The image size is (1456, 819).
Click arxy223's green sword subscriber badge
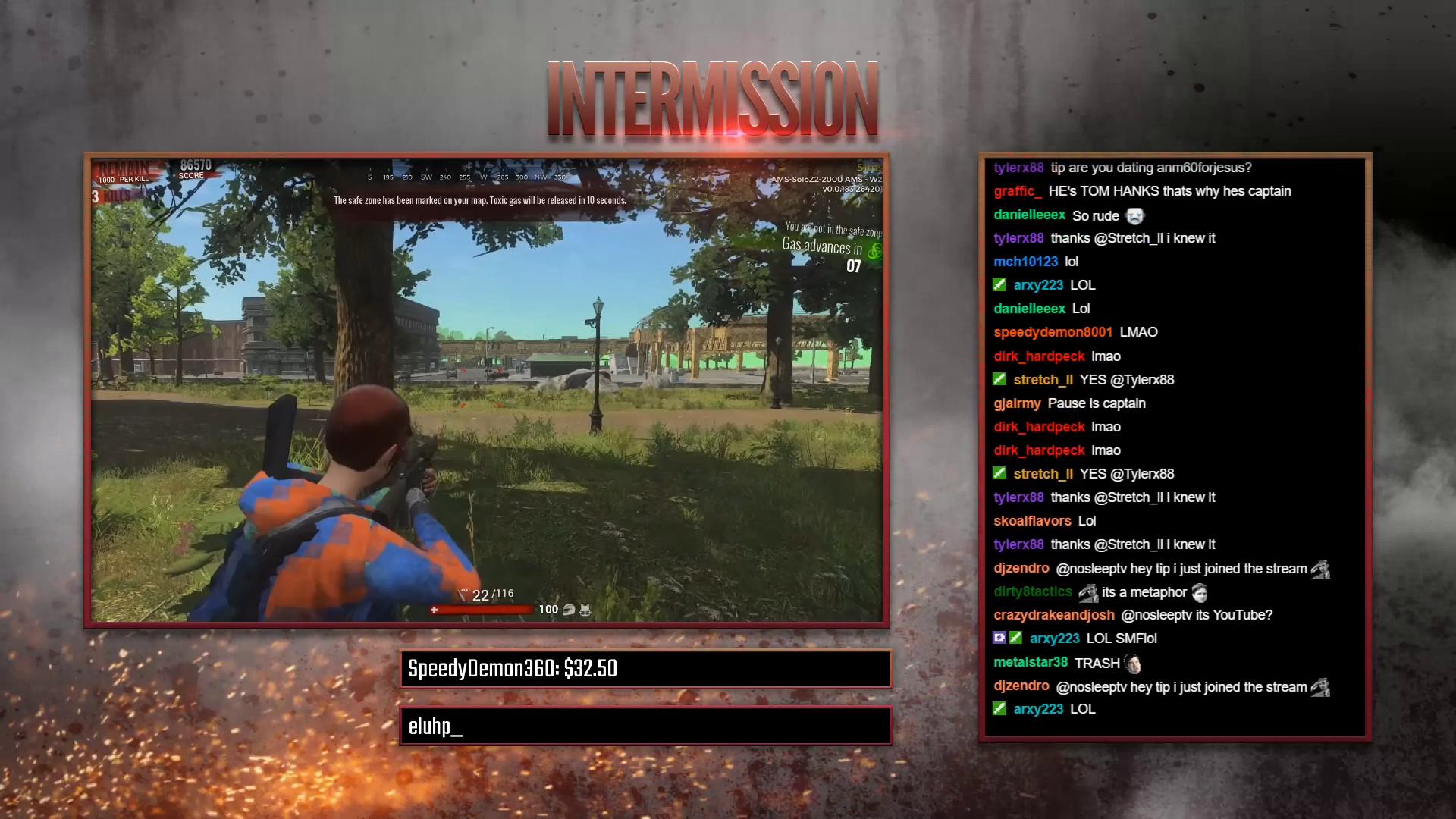click(x=999, y=284)
